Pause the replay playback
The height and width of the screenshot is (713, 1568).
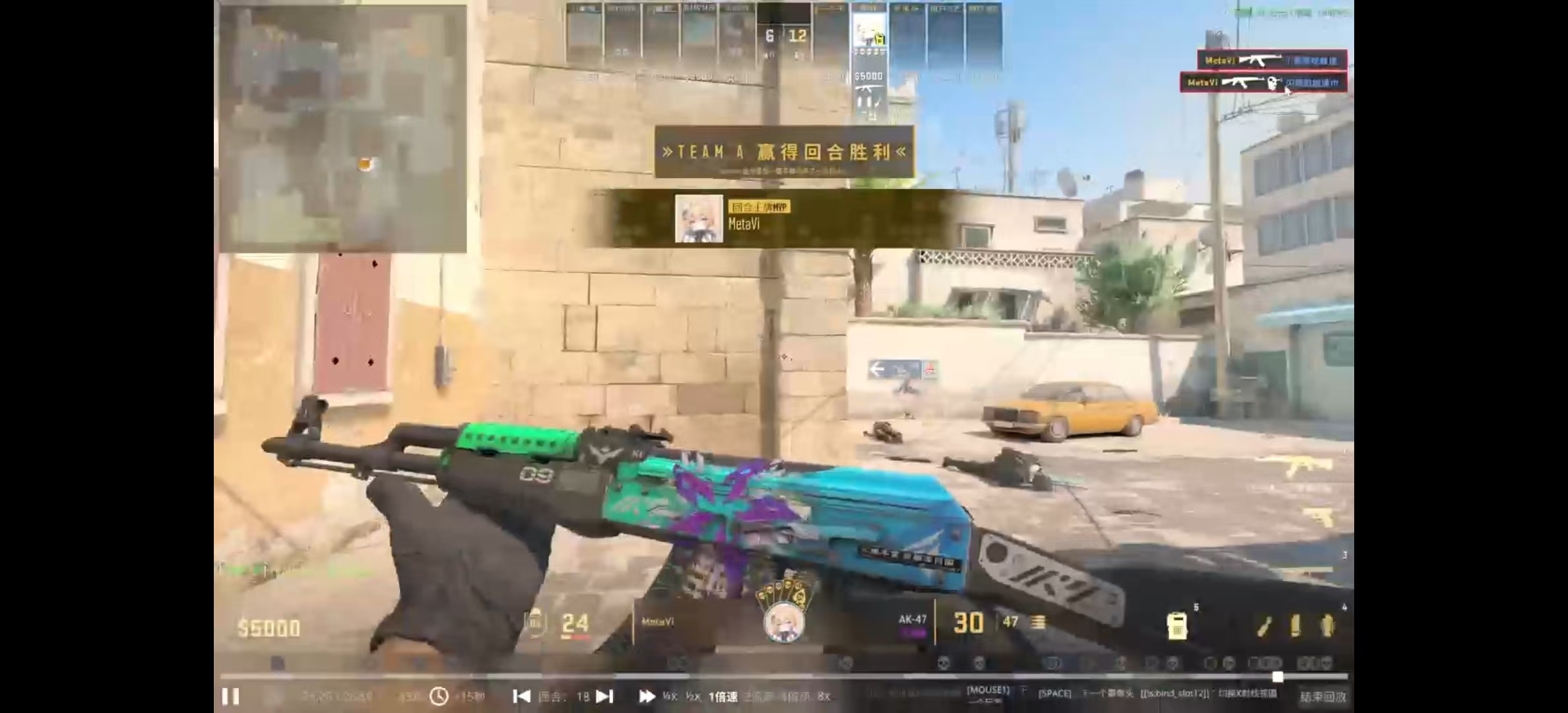pos(230,696)
